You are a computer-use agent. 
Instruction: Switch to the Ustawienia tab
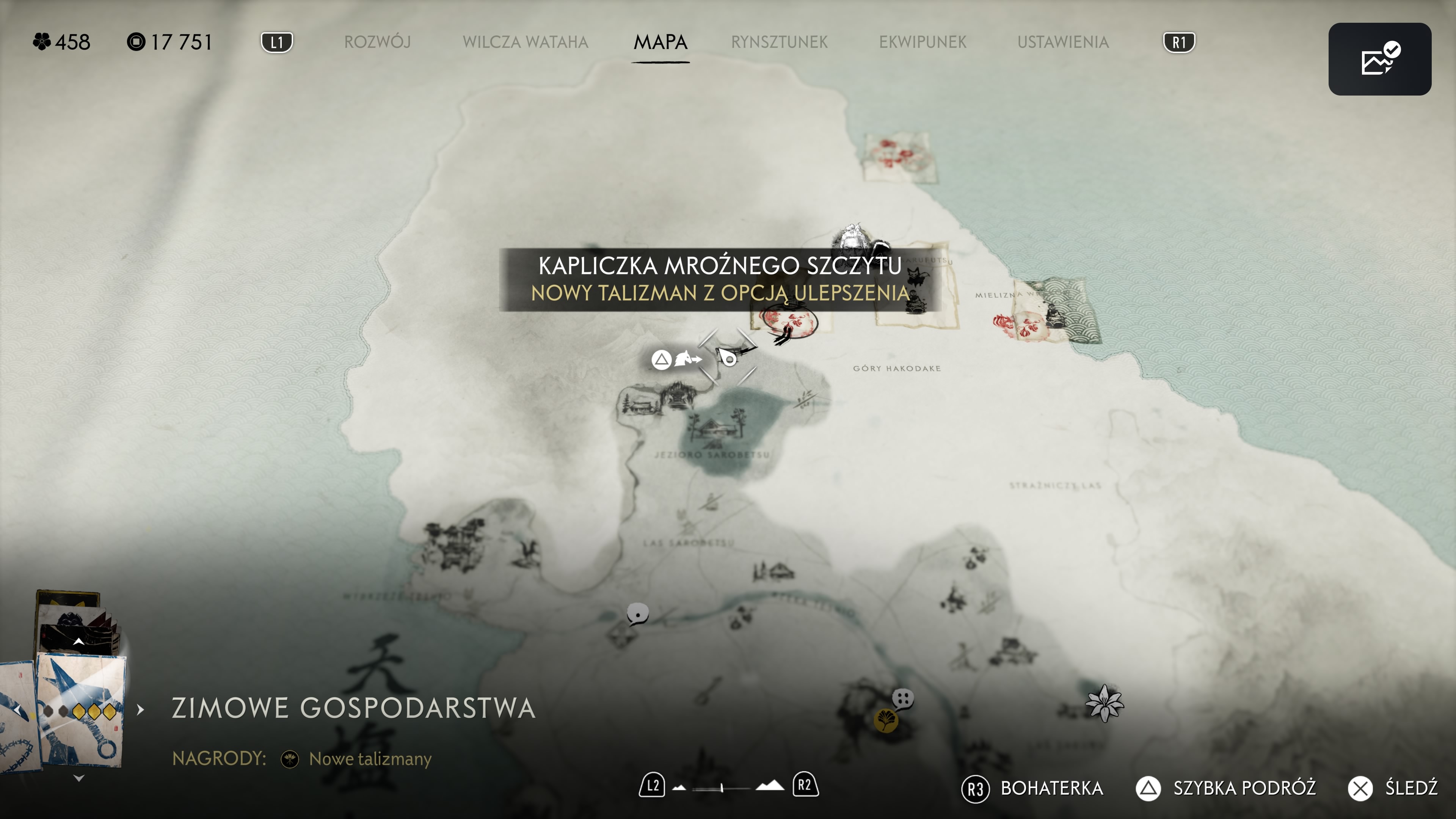pos(1062,42)
